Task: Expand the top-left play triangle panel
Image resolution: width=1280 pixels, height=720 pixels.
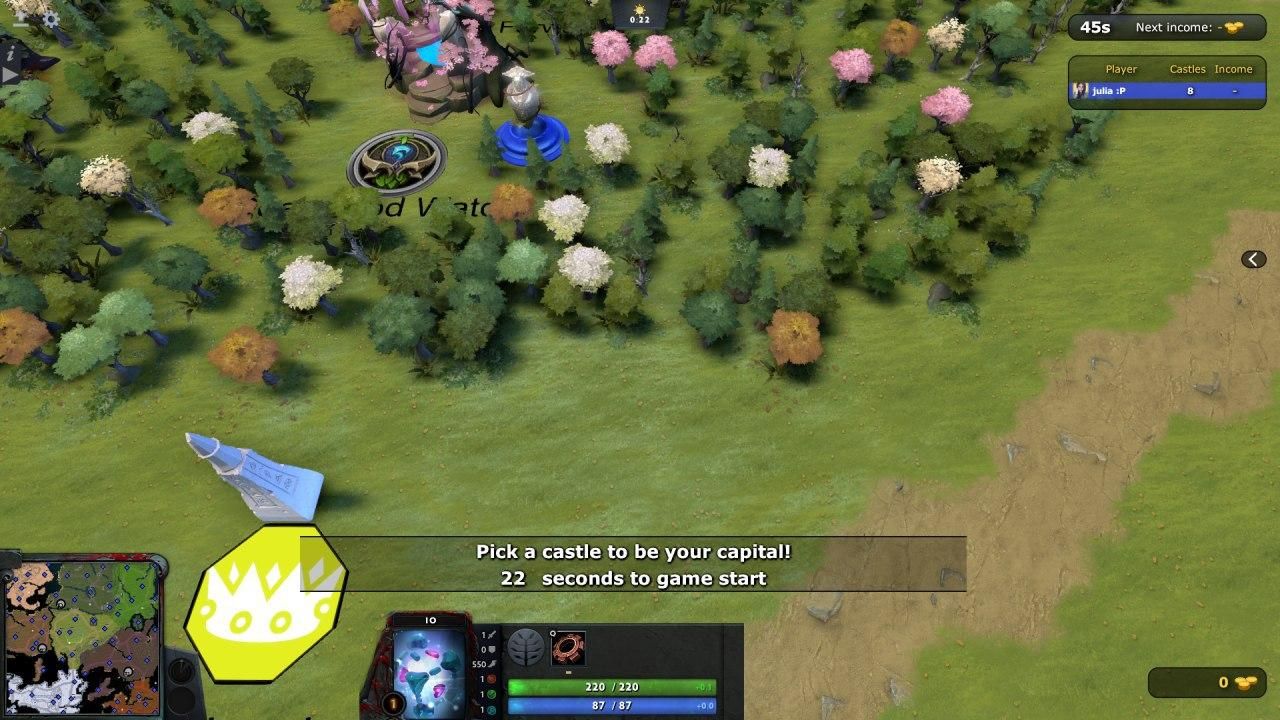Action: point(8,73)
